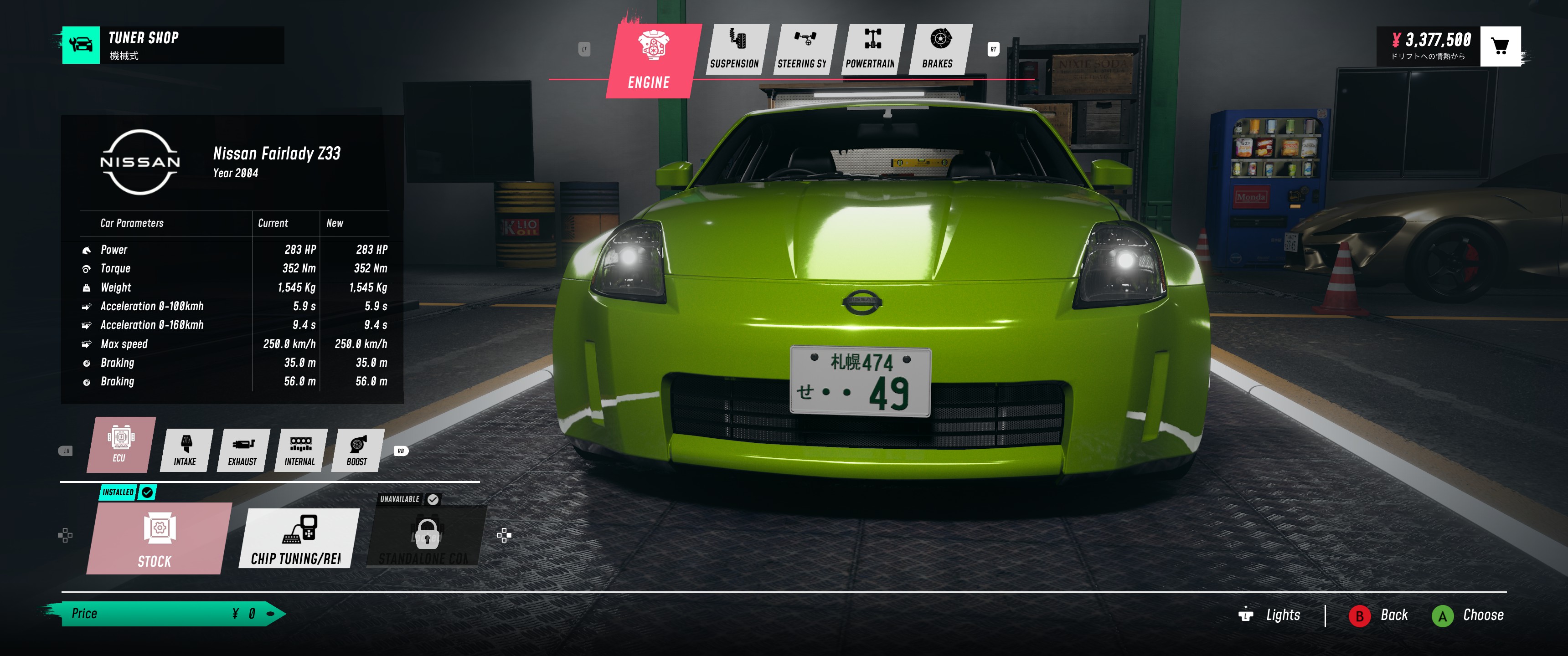Screen dimensions: 1568x656
Task: Open the Brakes category tab
Action: pos(938,49)
